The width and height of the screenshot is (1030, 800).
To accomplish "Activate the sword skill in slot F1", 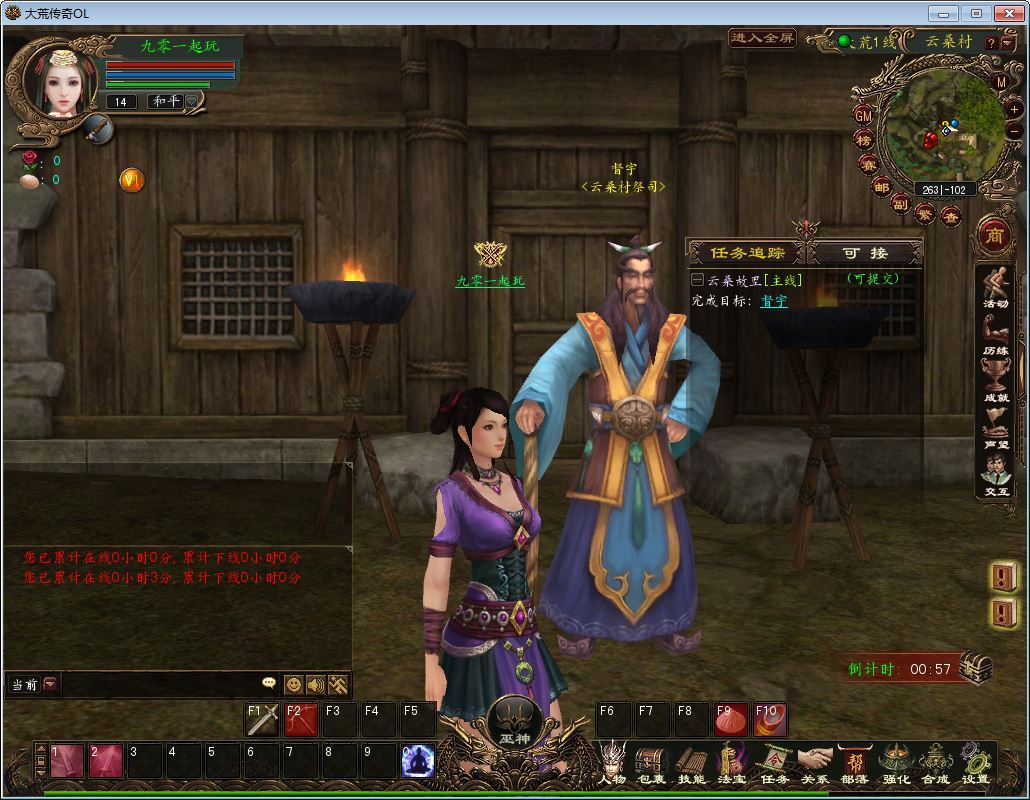I will (x=263, y=720).
